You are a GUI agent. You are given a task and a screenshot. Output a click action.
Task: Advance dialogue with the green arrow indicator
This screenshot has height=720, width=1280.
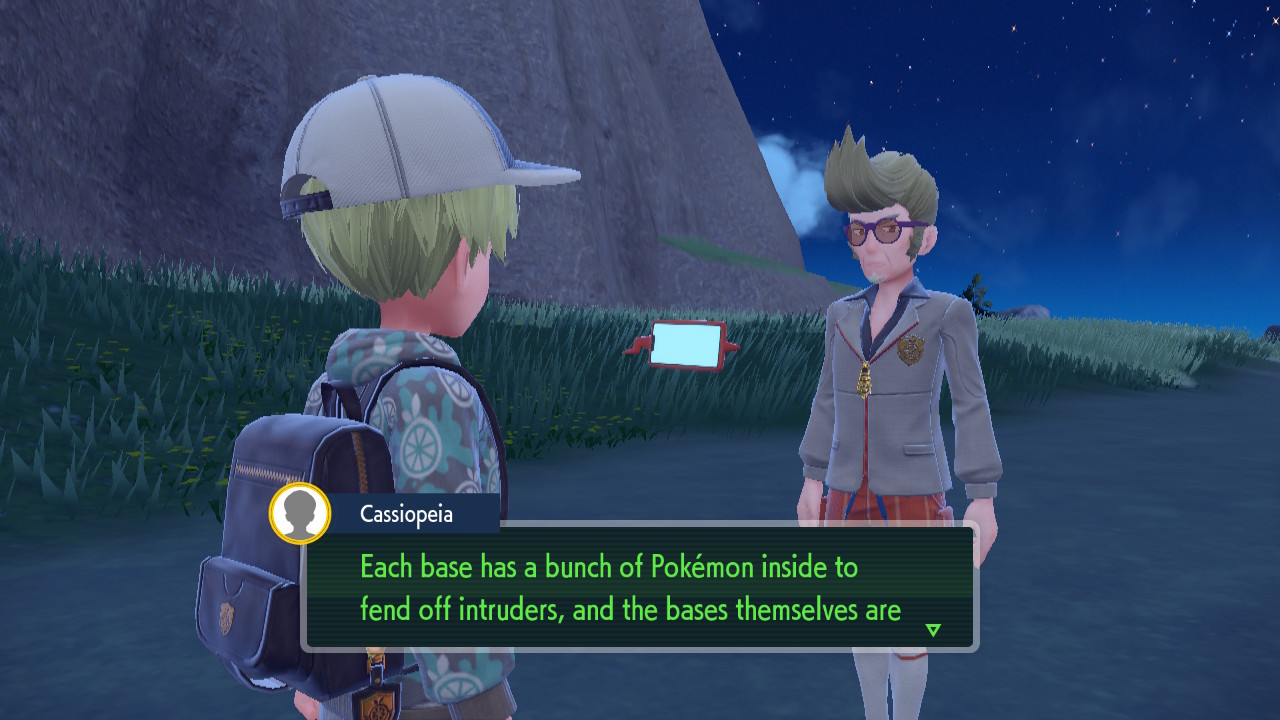tap(933, 630)
